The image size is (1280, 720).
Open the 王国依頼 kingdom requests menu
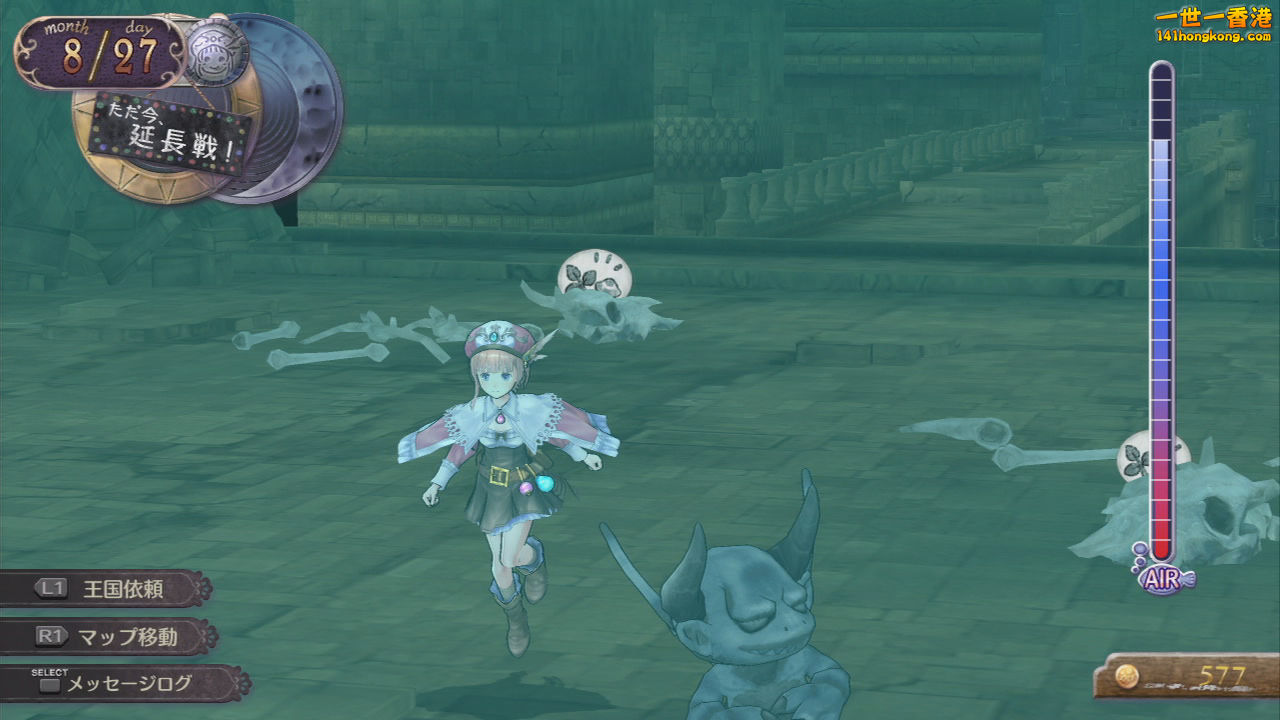click(x=108, y=588)
